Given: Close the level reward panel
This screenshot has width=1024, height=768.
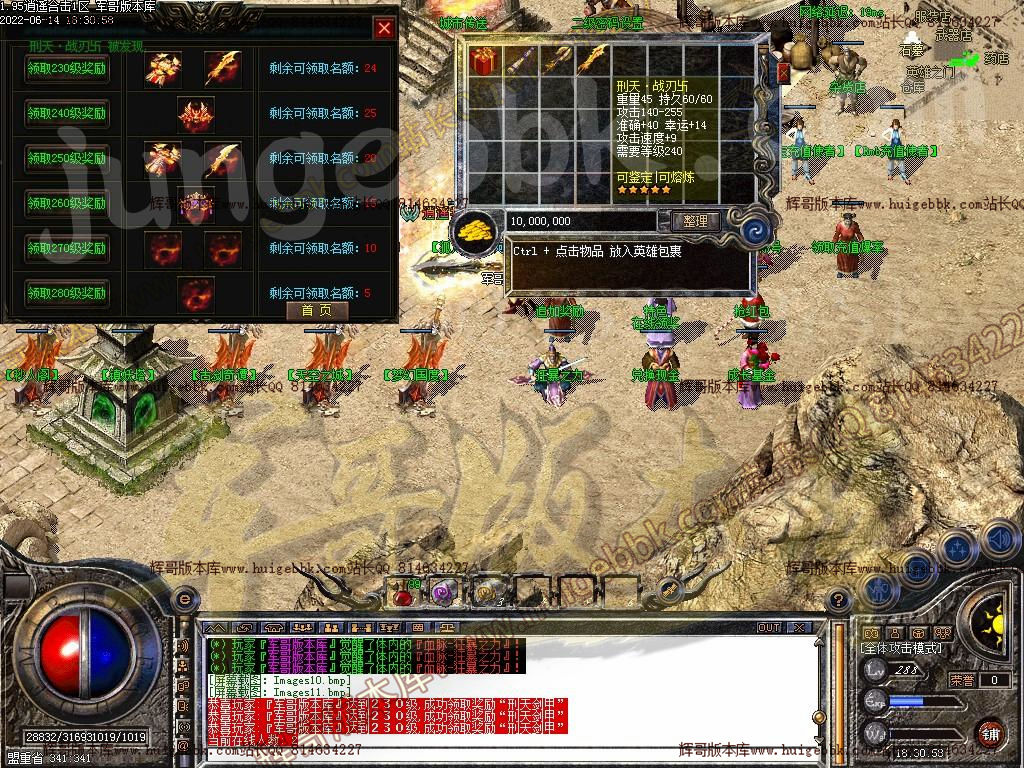Looking at the screenshot, I should (x=384, y=28).
